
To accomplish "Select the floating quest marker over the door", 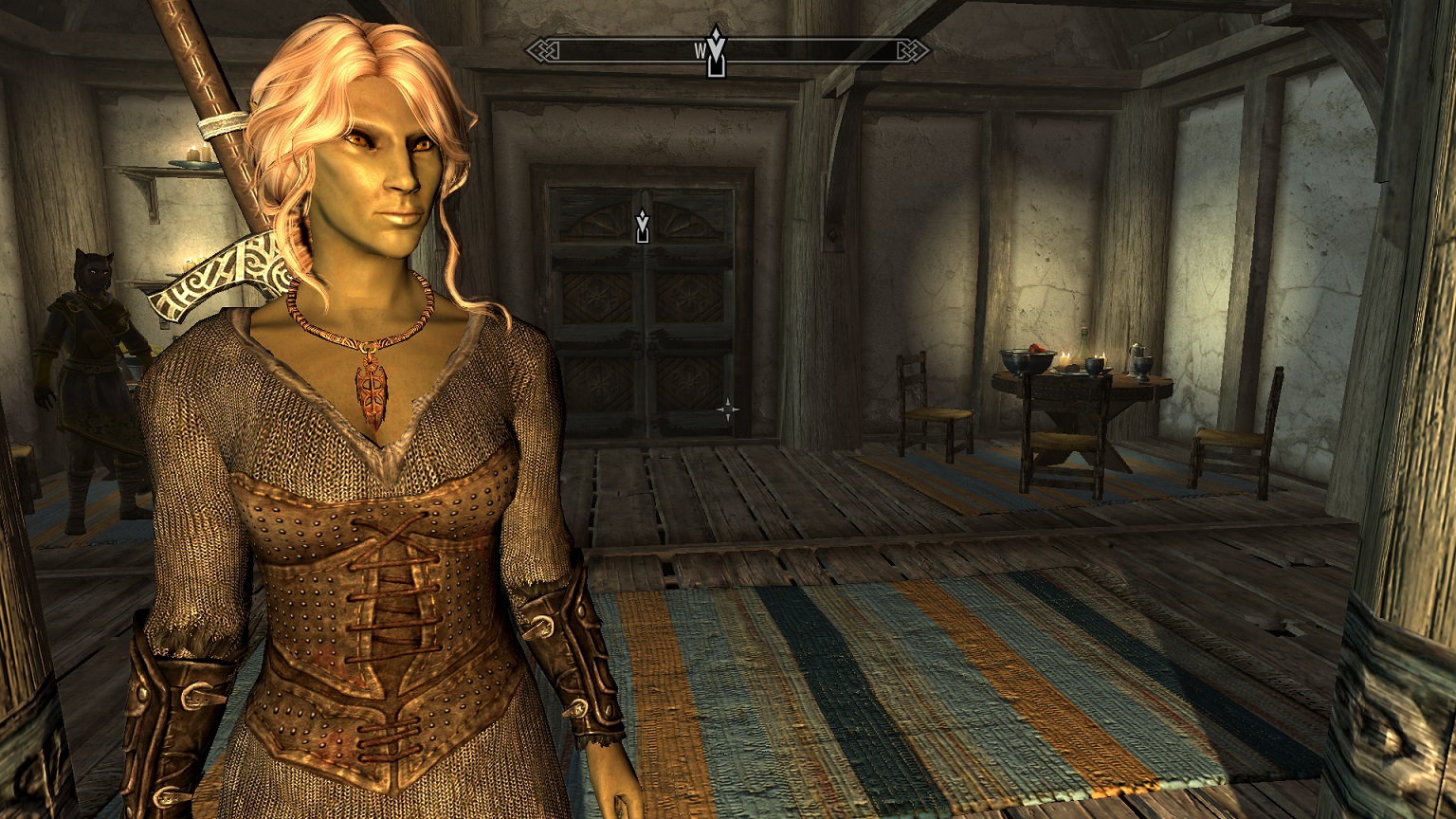I will (x=643, y=227).
